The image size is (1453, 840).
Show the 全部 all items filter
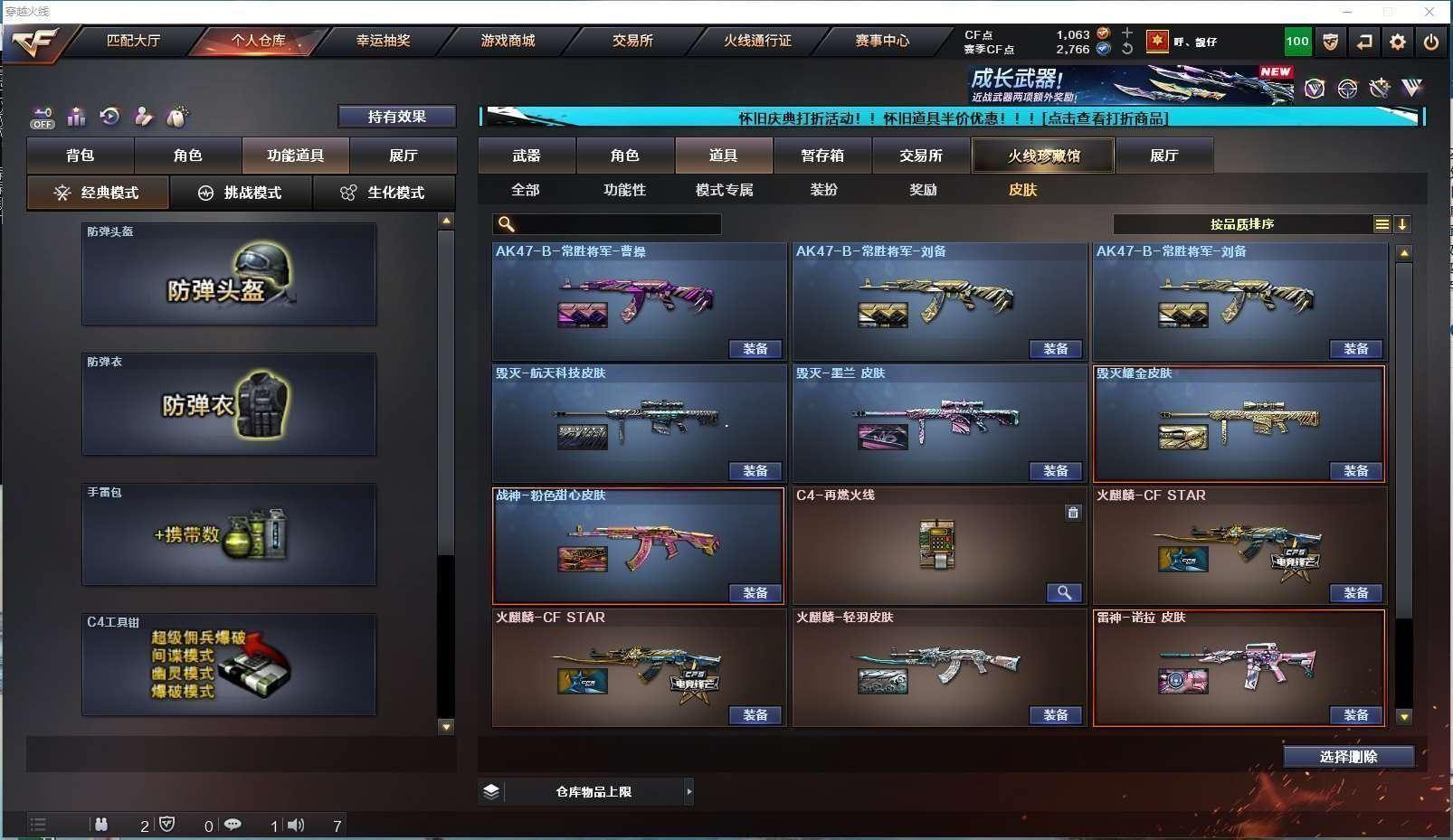(525, 190)
